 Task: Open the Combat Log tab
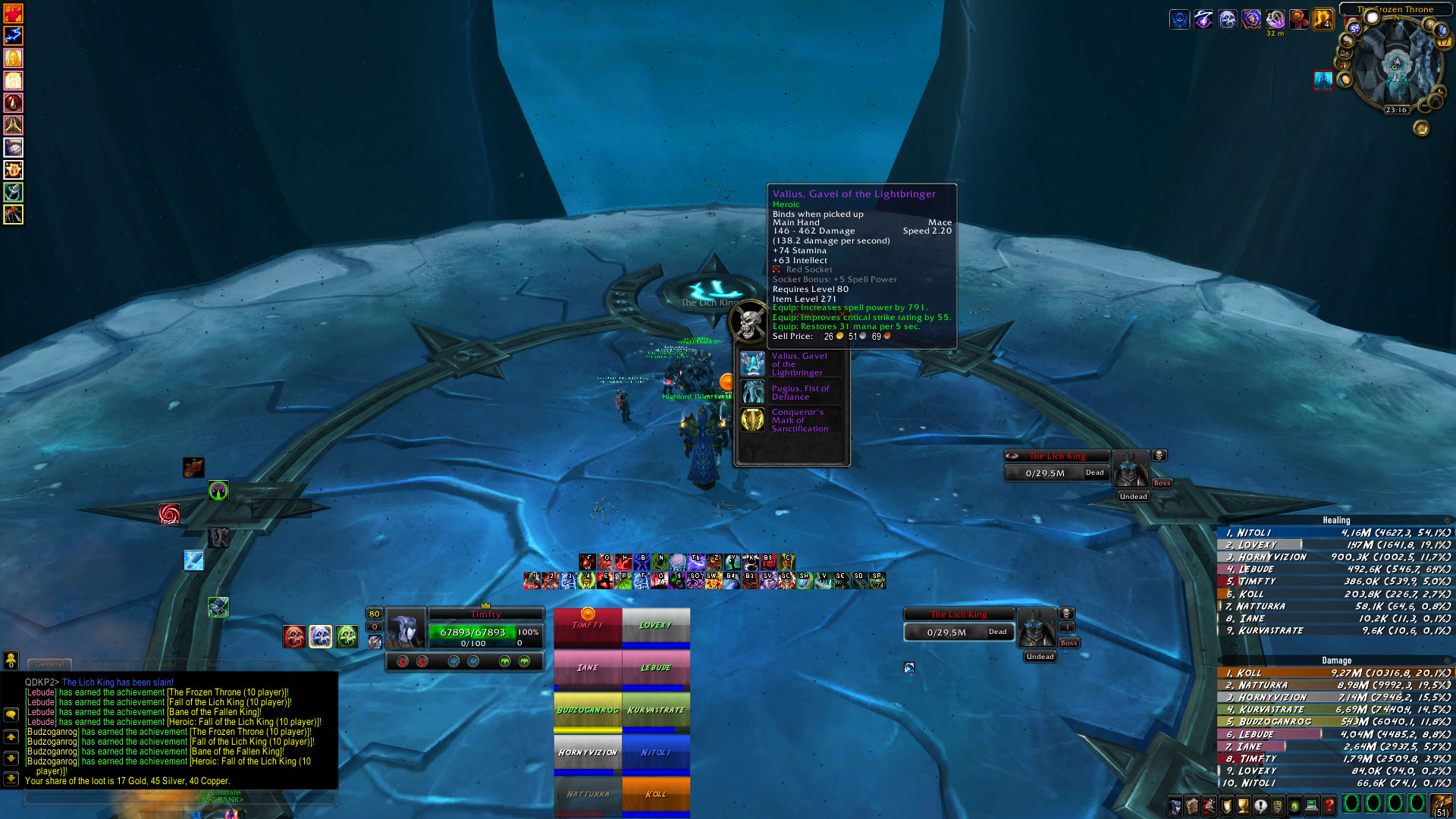pyautogui.click(x=108, y=664)
